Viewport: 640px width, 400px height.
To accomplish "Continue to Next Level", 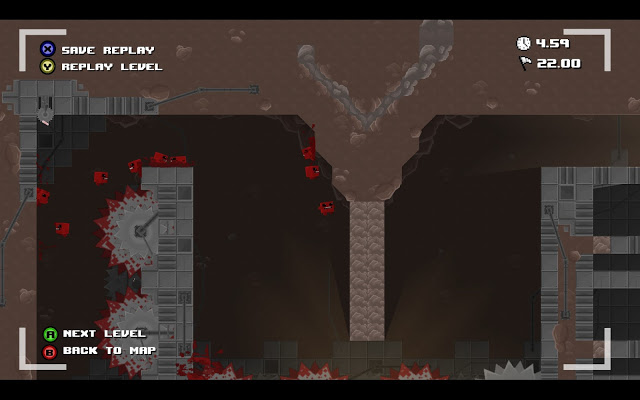I will (103, 334).
